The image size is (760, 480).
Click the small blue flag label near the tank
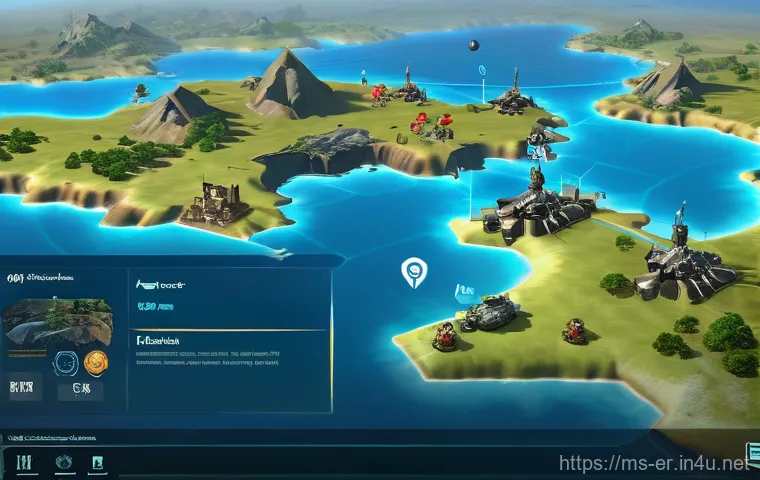464,291
